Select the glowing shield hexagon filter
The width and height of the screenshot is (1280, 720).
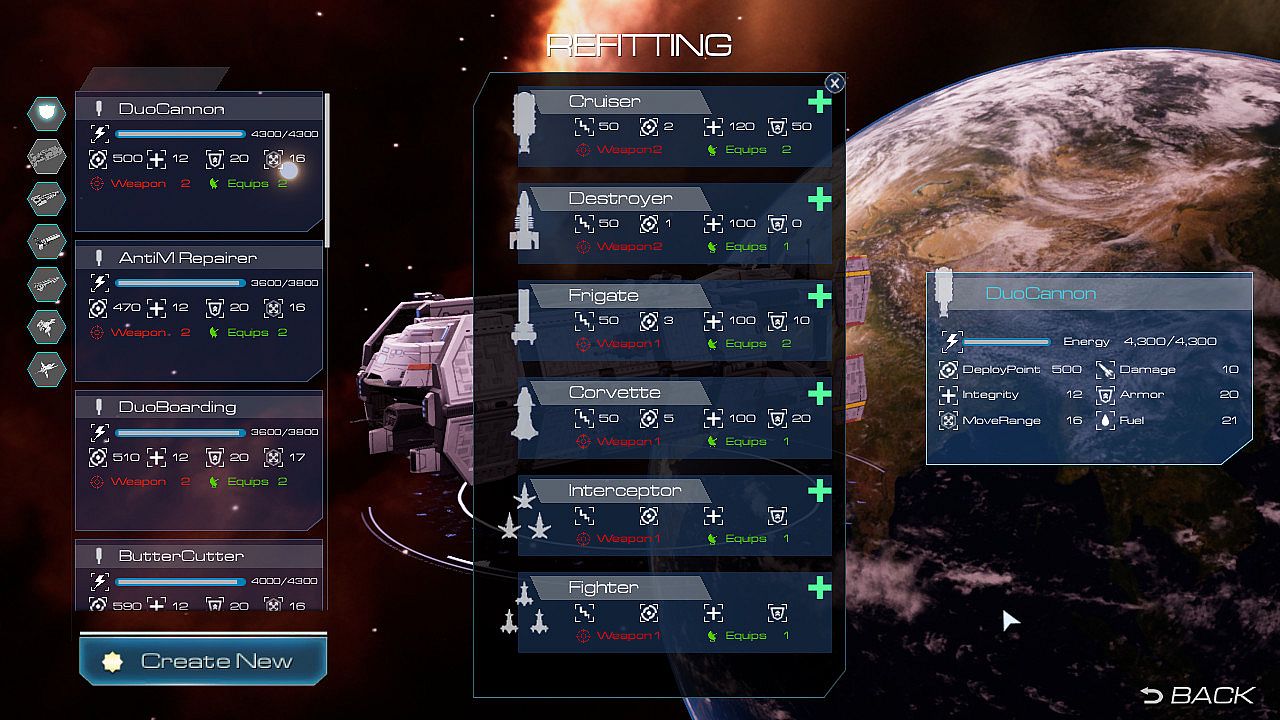pyautogui.click(x=46, y=113)
